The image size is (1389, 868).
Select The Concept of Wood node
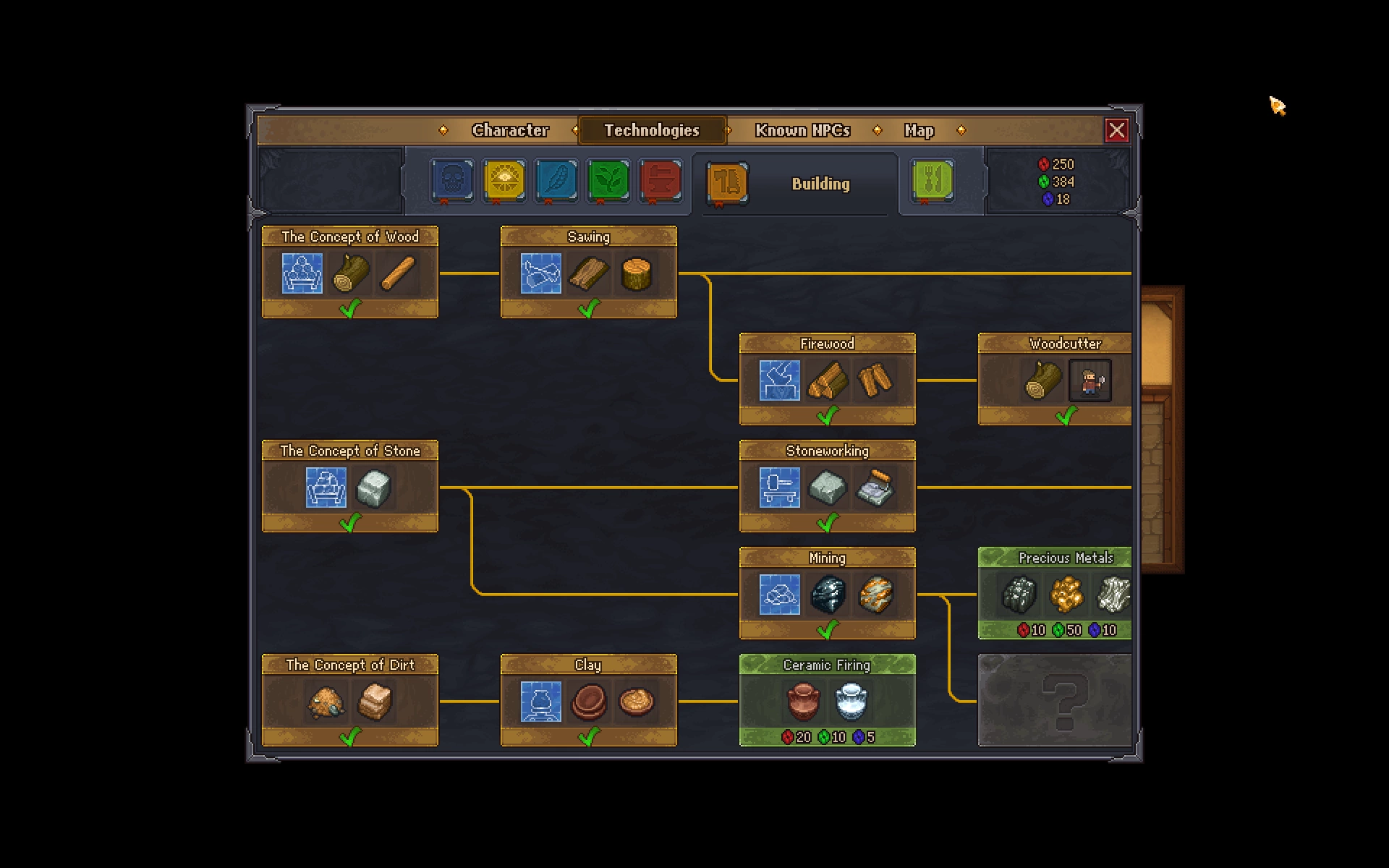pos(349,272)
